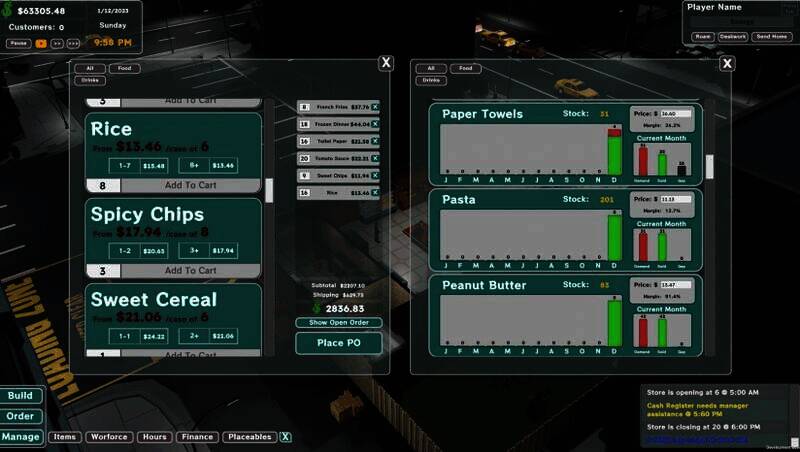
Task: Remove Tomato Sauce from the cart list
Action: (375, 158)
